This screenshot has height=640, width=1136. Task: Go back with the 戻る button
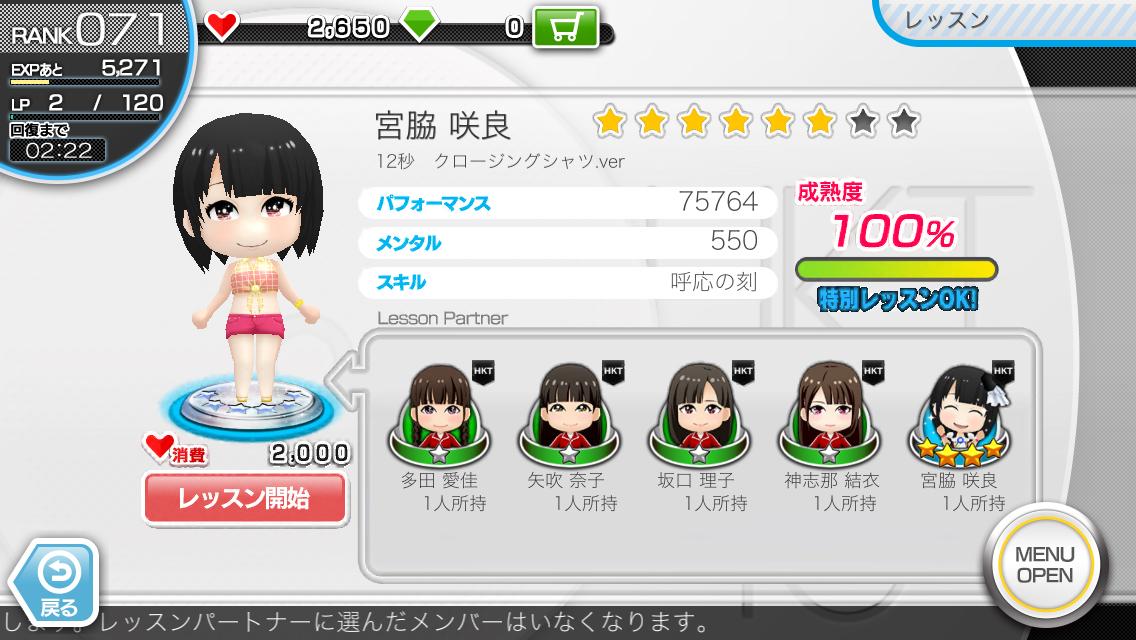pos(56,581)
